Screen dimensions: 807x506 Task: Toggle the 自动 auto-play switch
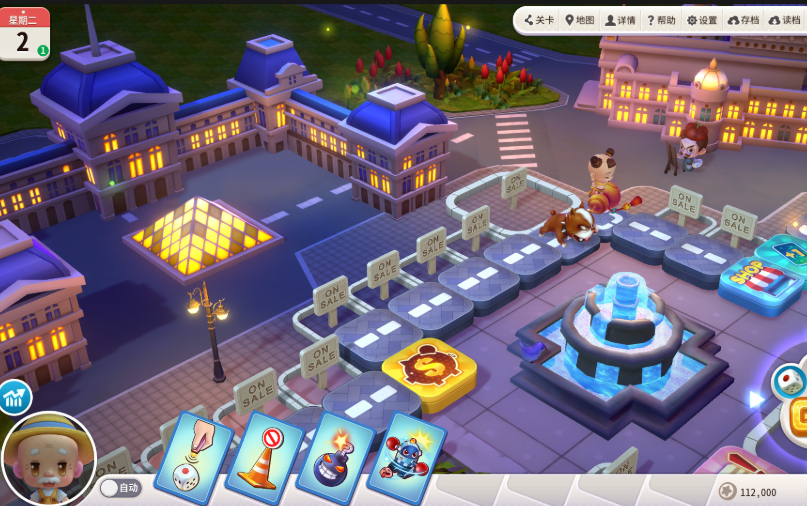tap(120, 488)
